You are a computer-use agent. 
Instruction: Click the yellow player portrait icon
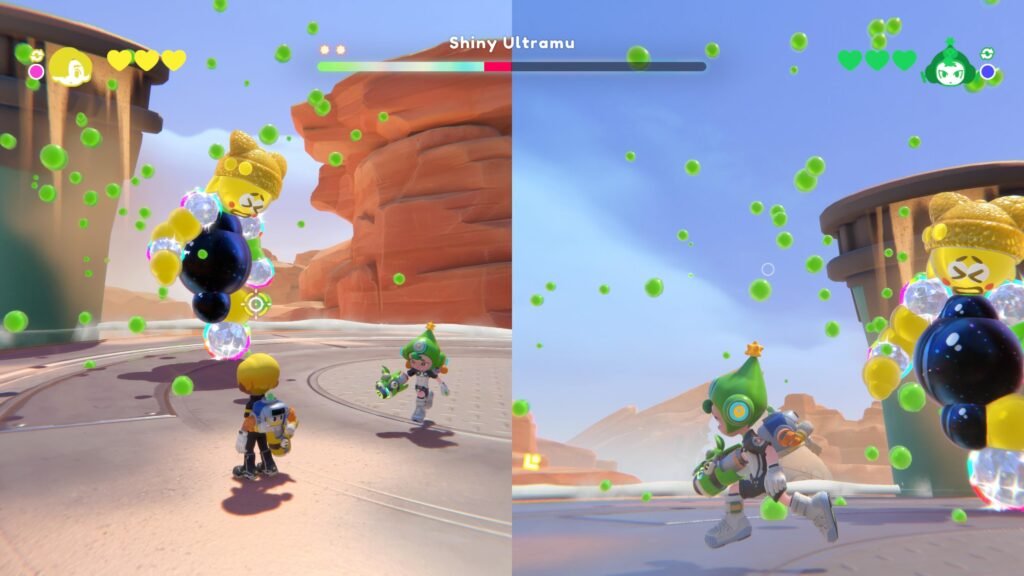point(71,67)
